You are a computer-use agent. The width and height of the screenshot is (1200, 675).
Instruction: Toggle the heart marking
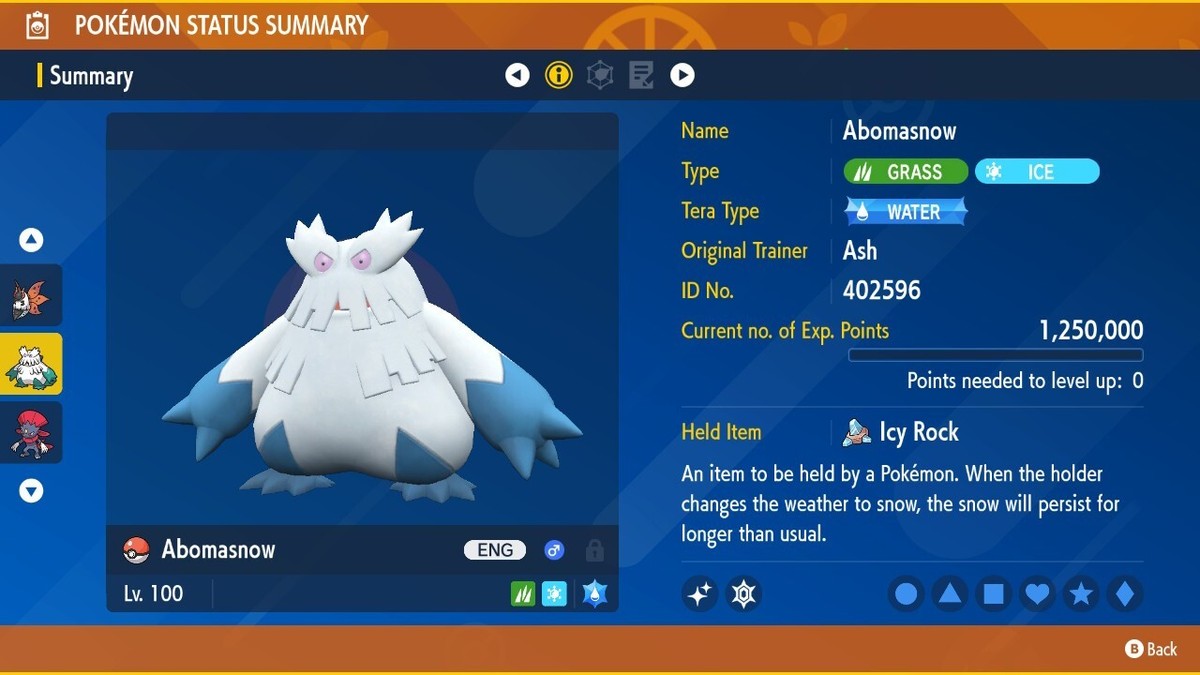tap(1037, 594)
